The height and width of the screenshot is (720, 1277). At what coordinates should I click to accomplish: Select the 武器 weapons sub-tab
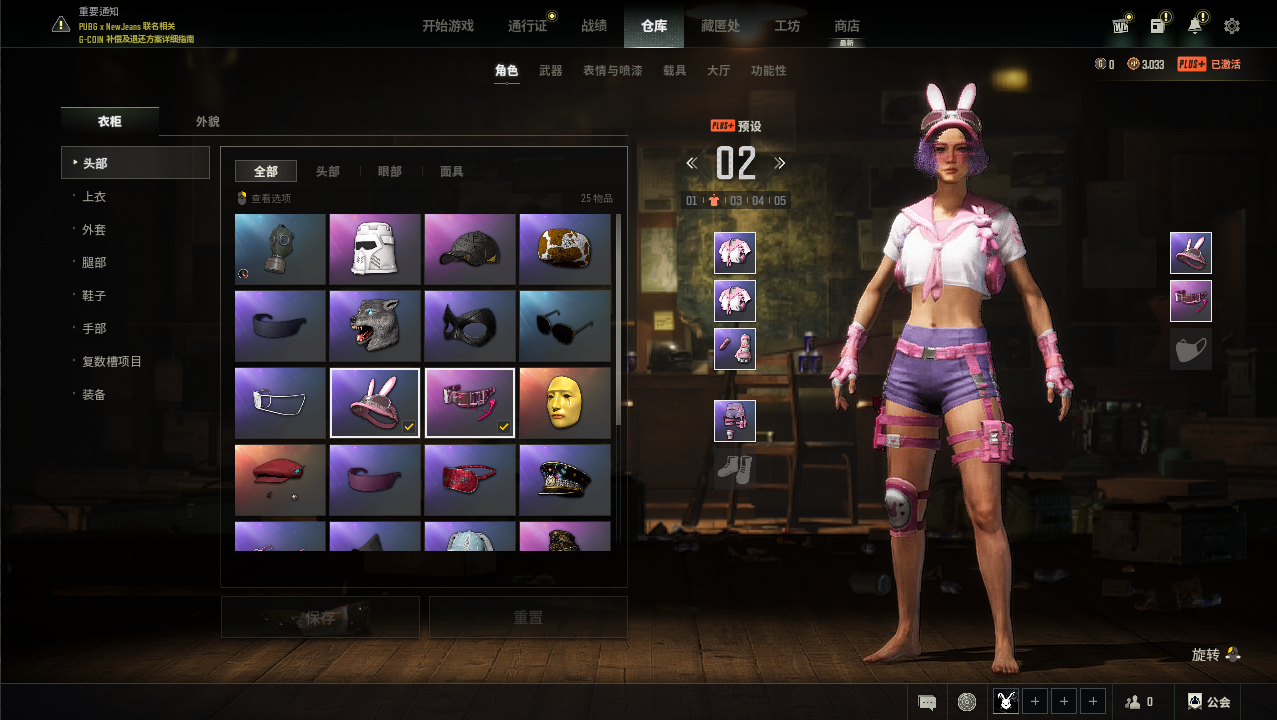coord(551,71)
